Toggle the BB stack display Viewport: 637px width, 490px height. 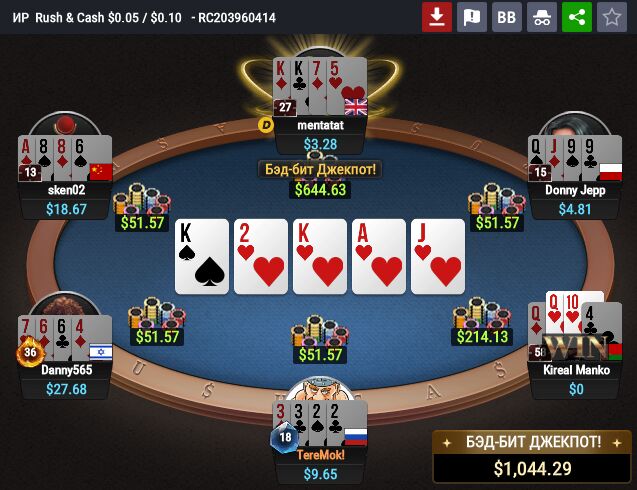coord(507,17)
